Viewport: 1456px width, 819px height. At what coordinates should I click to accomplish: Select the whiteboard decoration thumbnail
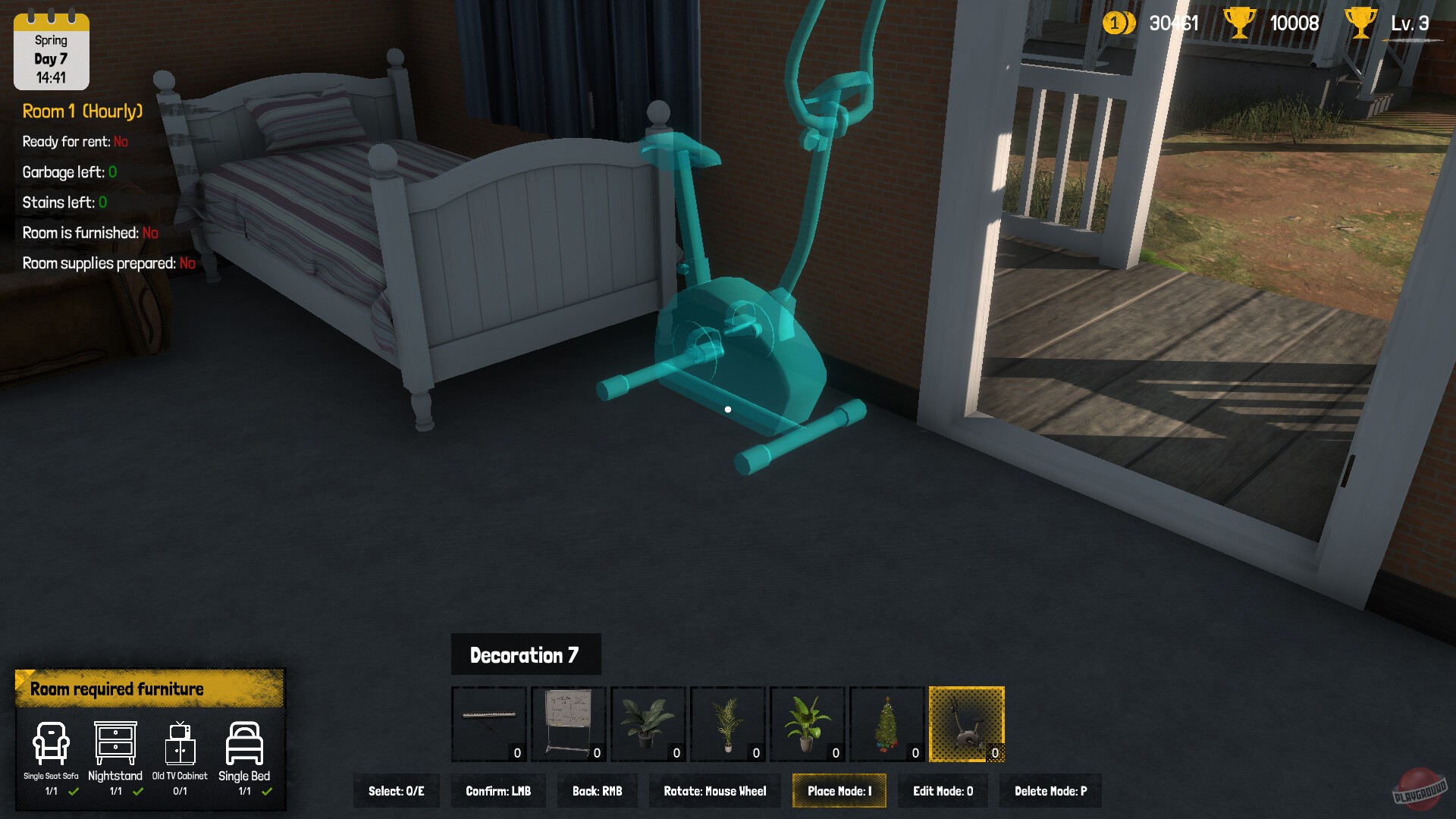pyautogui.click(x=568, y=723)
